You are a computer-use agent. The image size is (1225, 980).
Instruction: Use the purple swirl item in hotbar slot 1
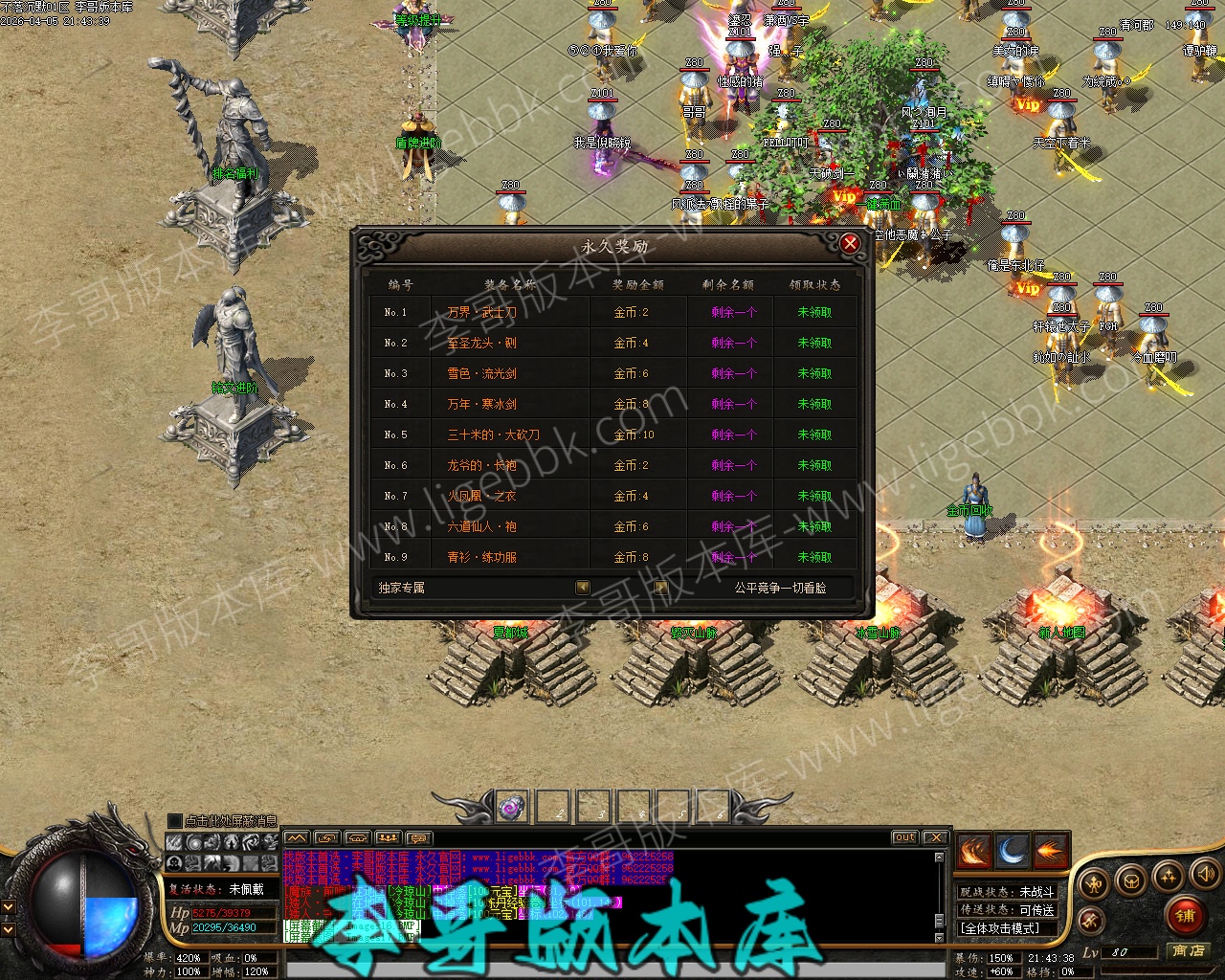(x=512, y=807)
